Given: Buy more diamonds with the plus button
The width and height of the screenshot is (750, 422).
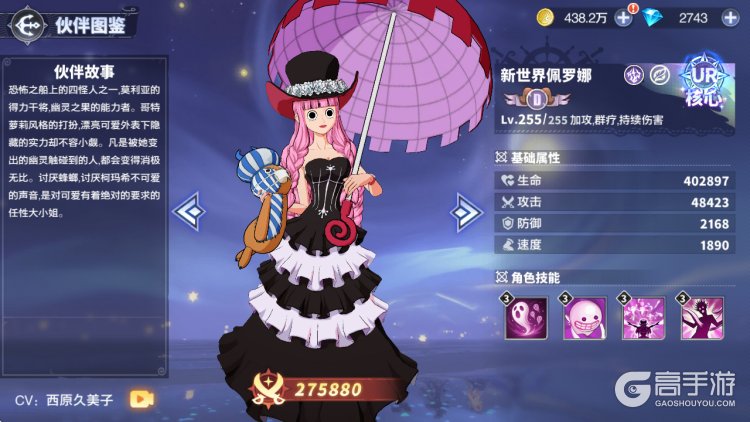Looking at the screenshot, I should 727,17.
